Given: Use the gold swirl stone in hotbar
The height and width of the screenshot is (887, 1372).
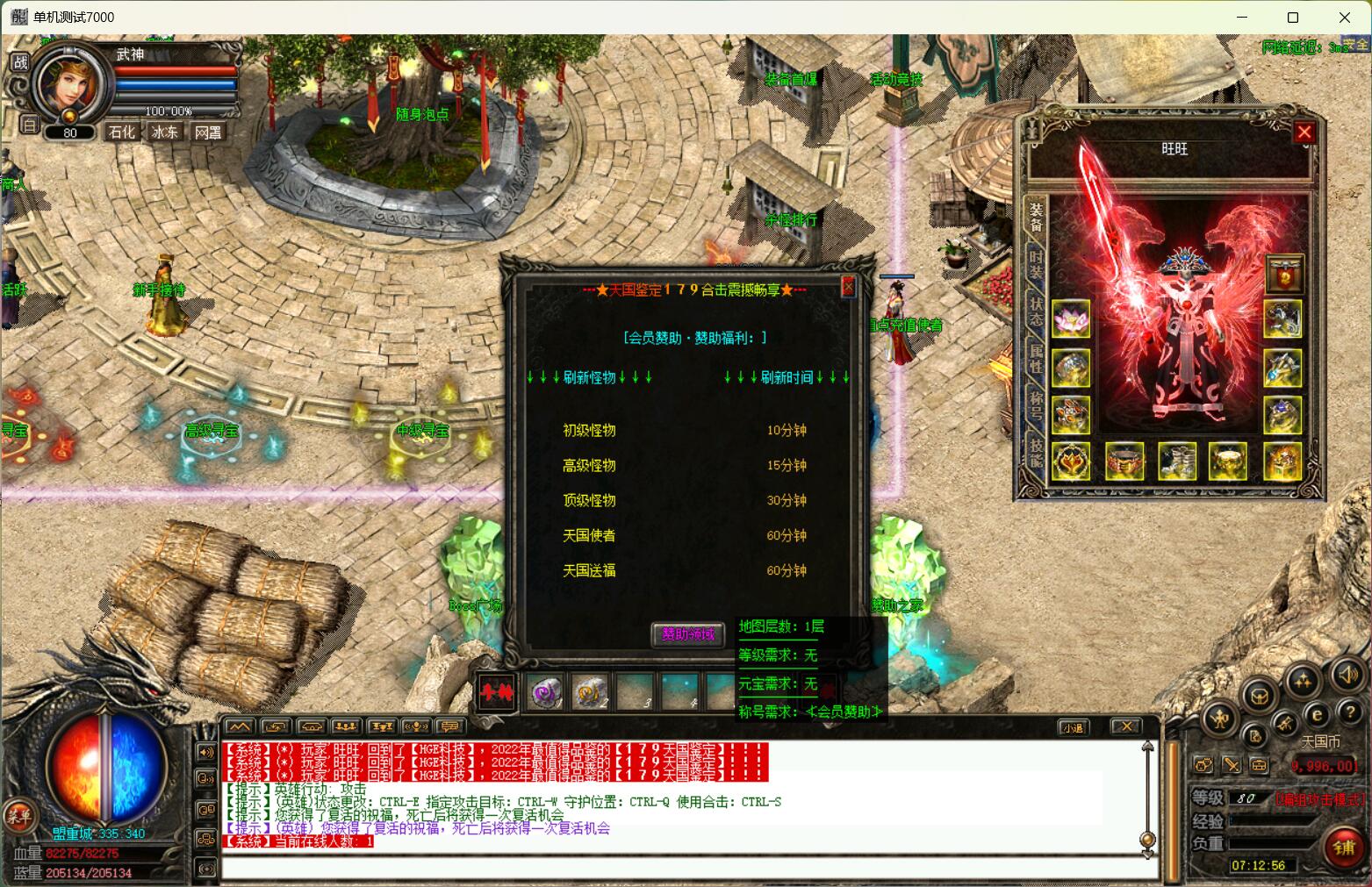Looking at the screenshot, I should coord(591,693).
